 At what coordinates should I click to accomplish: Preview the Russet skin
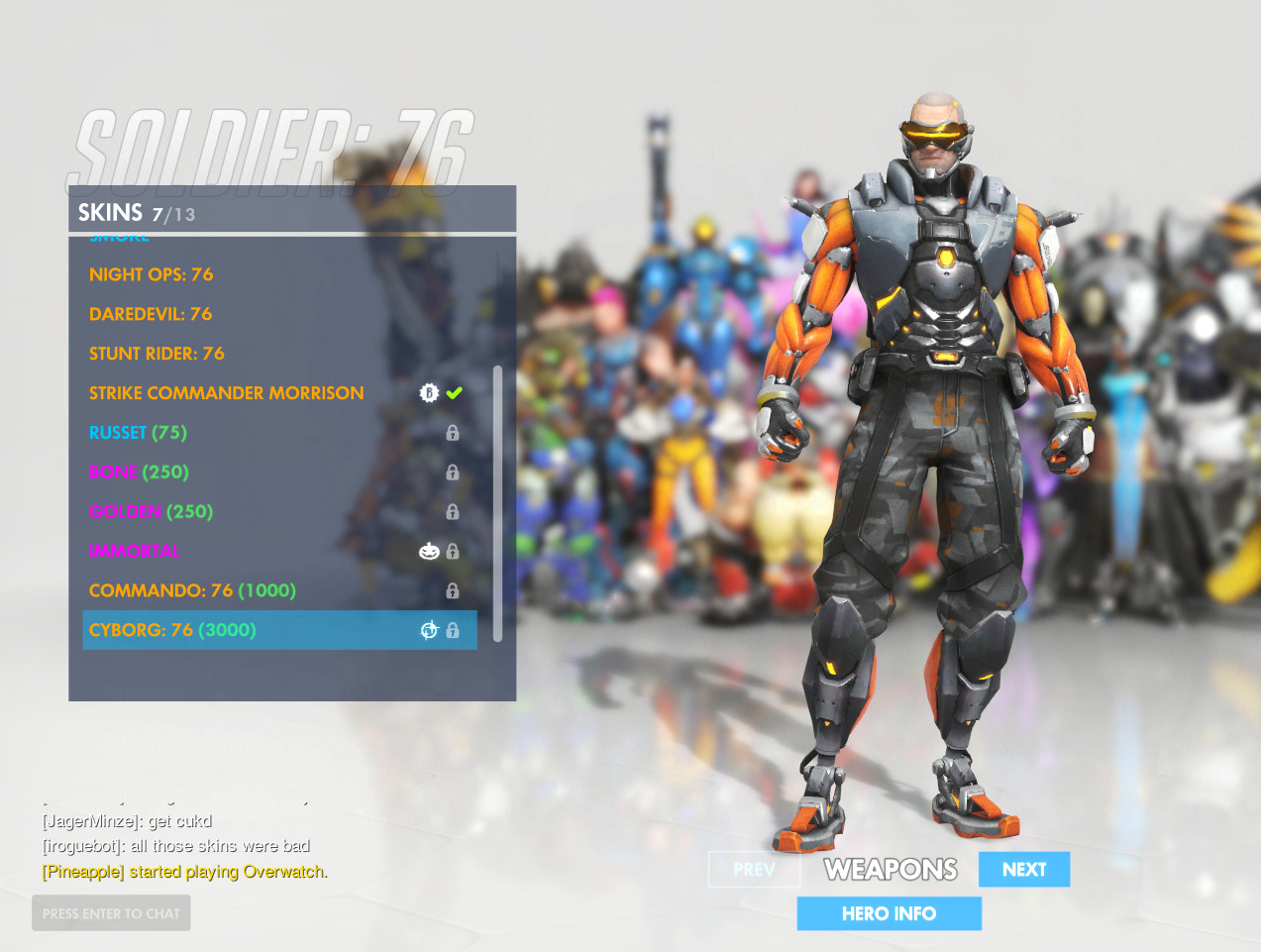click(x=138, y=433)
